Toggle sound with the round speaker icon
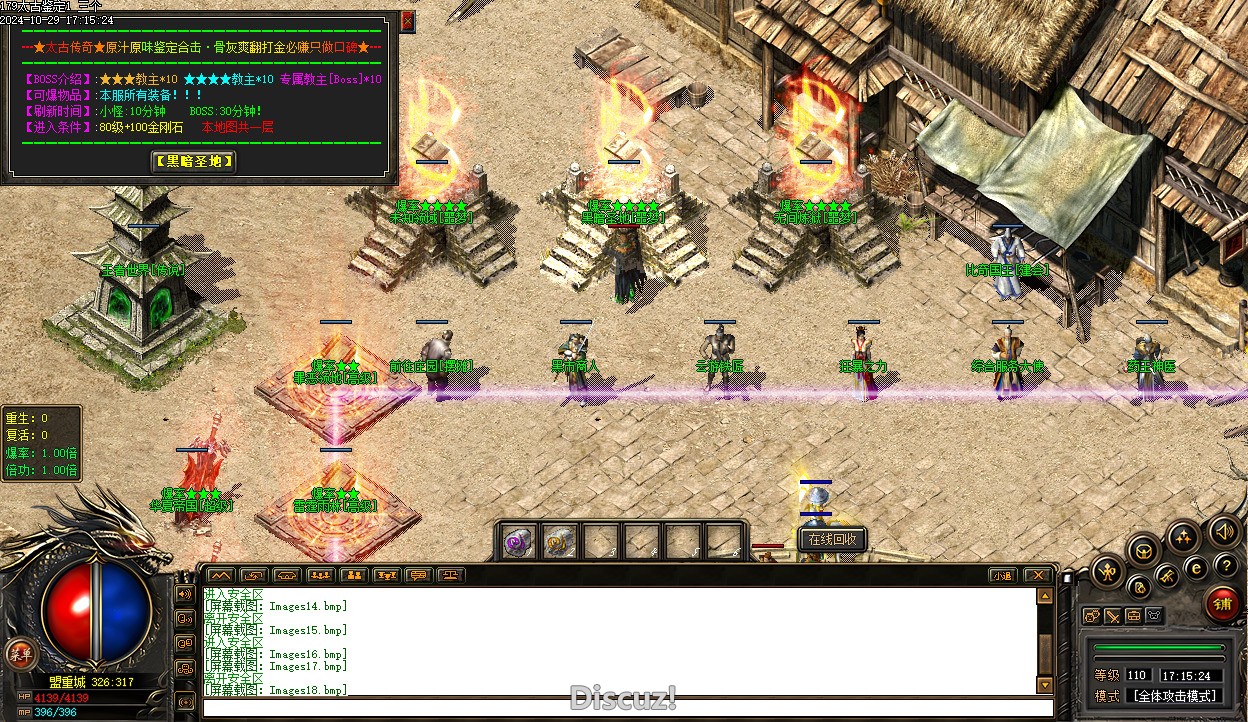 1222,530
